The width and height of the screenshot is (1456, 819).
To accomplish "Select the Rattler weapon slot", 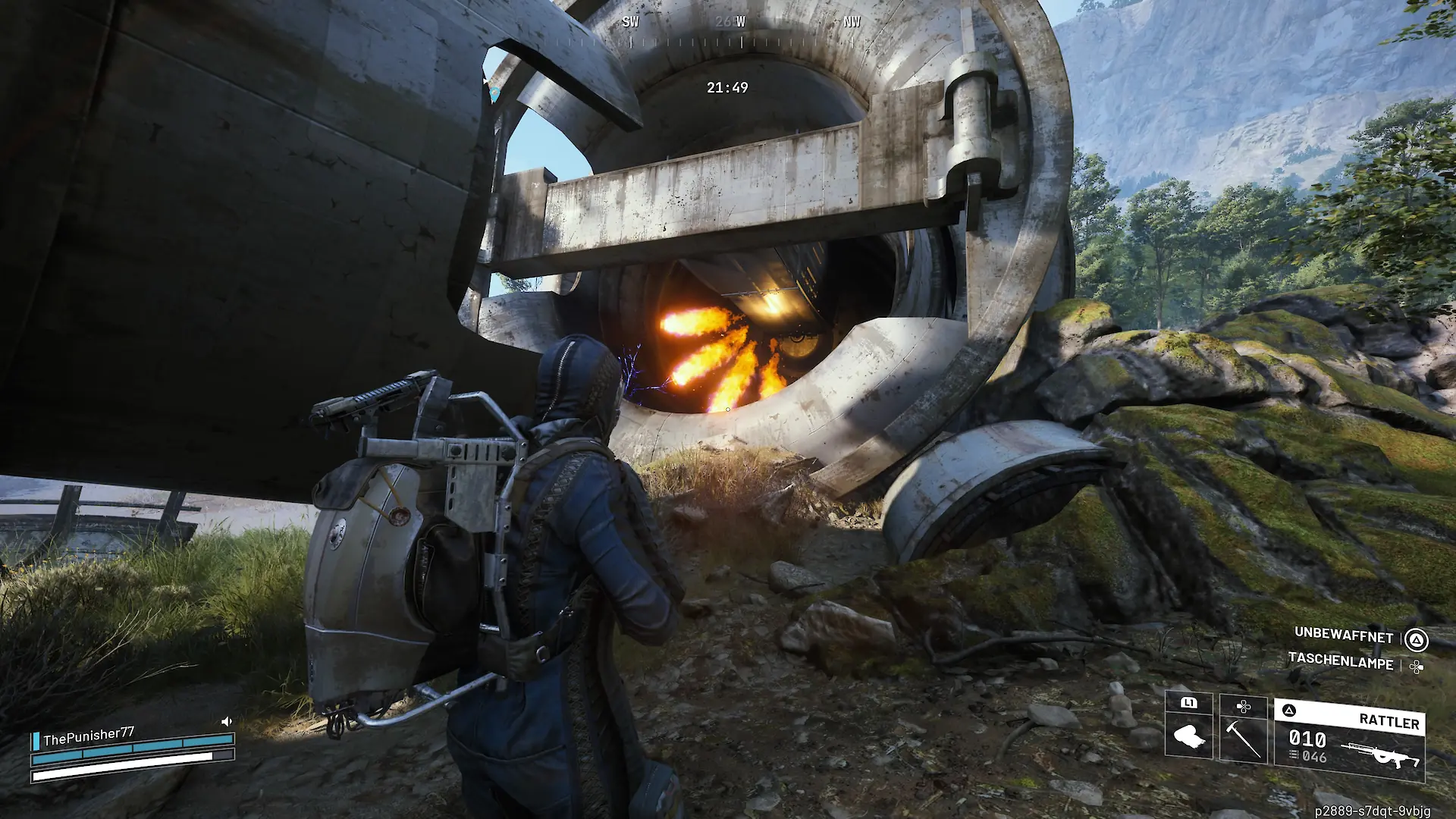I will coord(1349,740).
